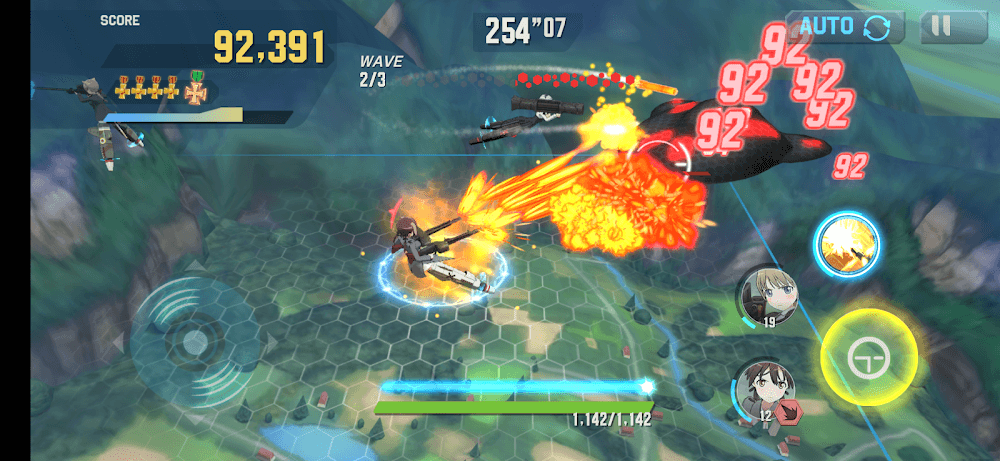
Task: Toggle the AUTO battle mode
Action: click(844, 27)
